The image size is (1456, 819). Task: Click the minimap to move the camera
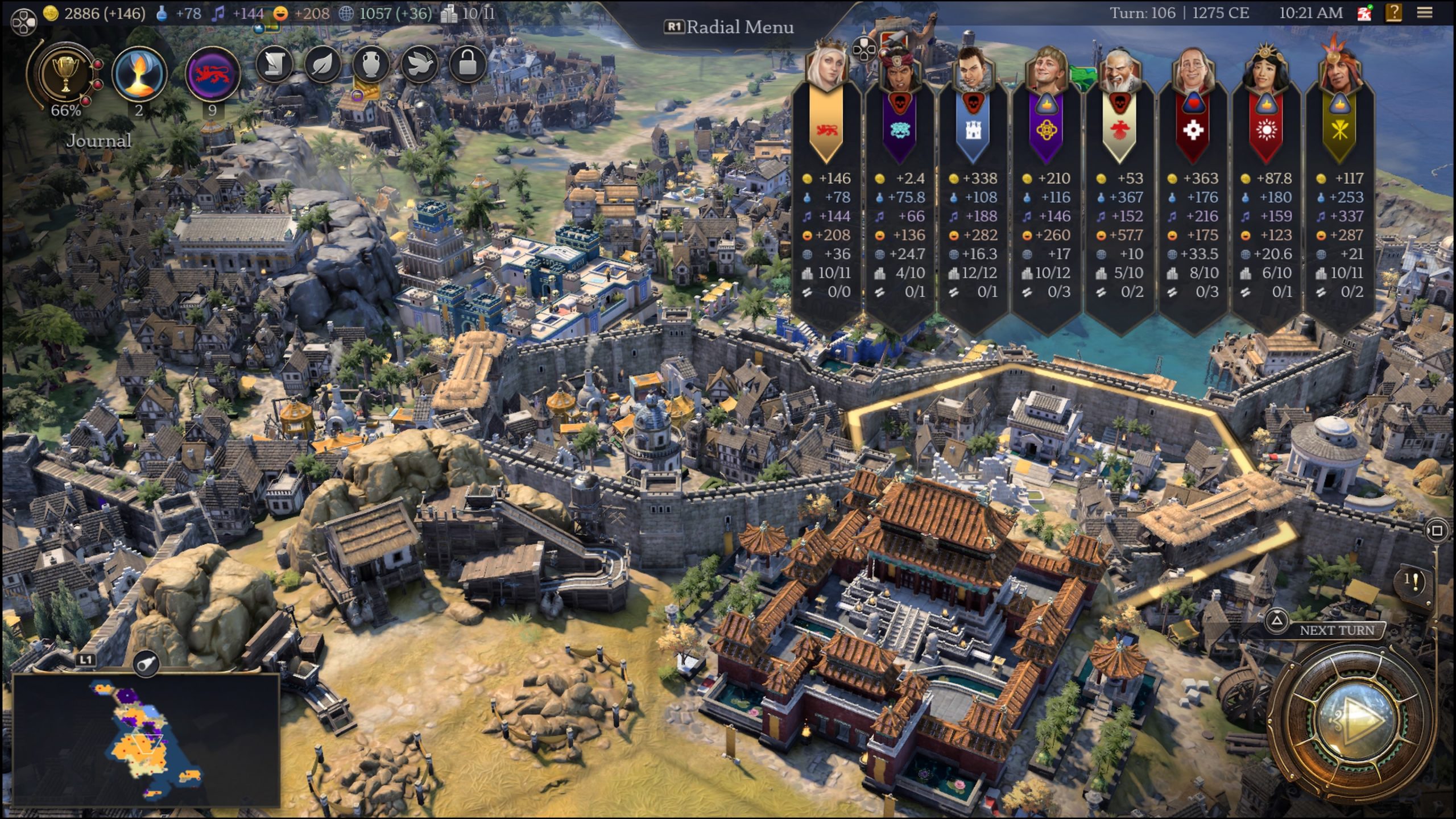coord(146,739)
